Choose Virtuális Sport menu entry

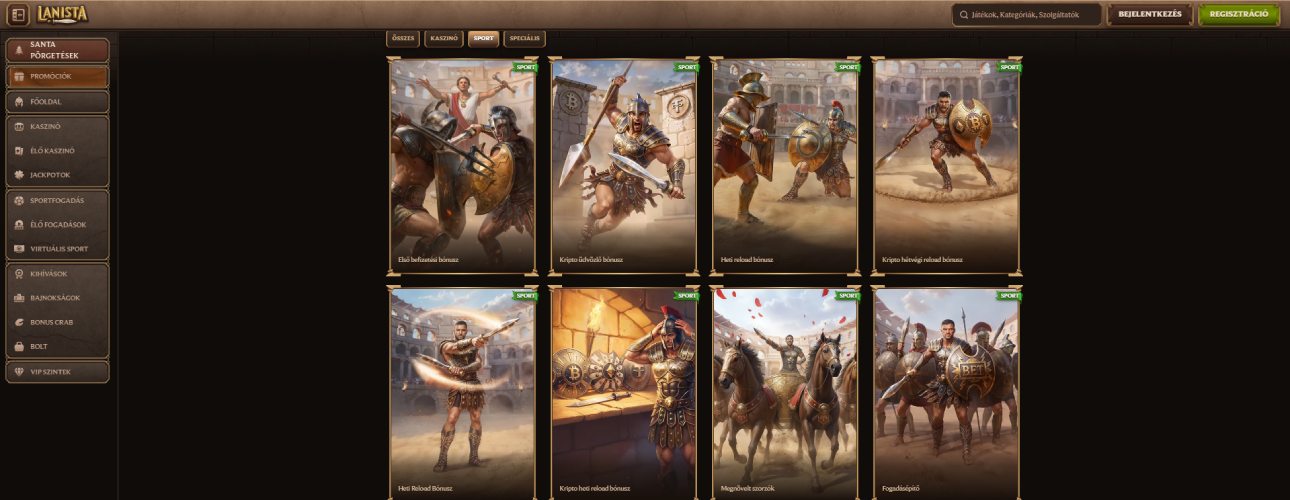tap(57, 249)
